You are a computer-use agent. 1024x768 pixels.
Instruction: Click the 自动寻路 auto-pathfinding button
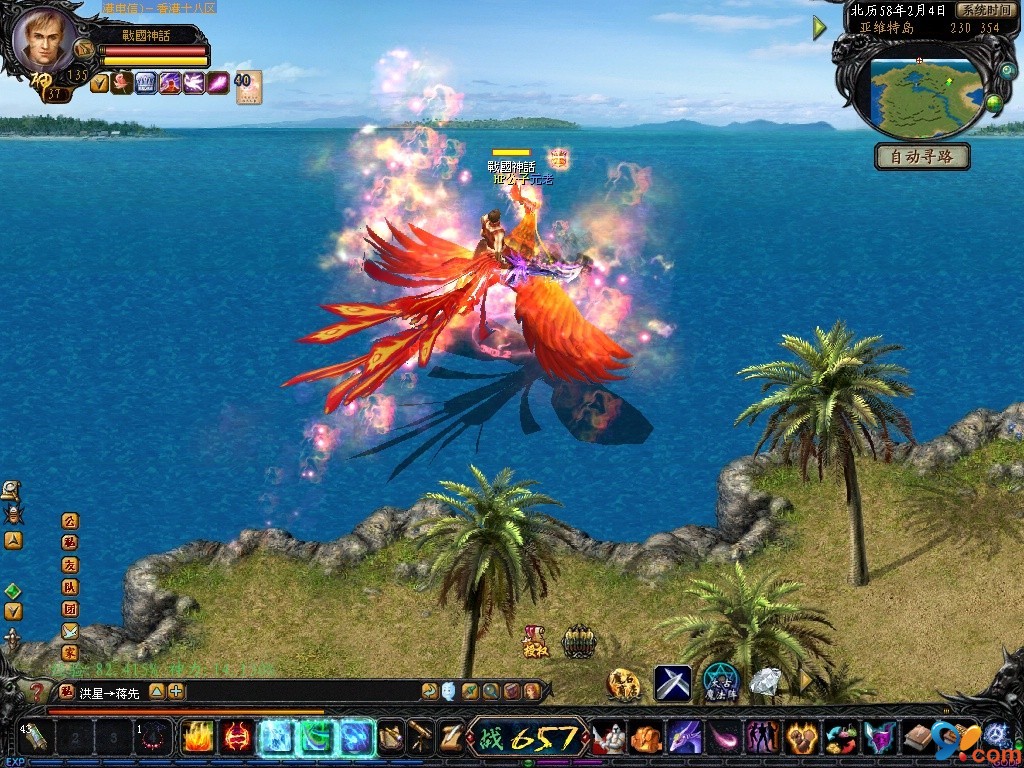tap(922, 157)
